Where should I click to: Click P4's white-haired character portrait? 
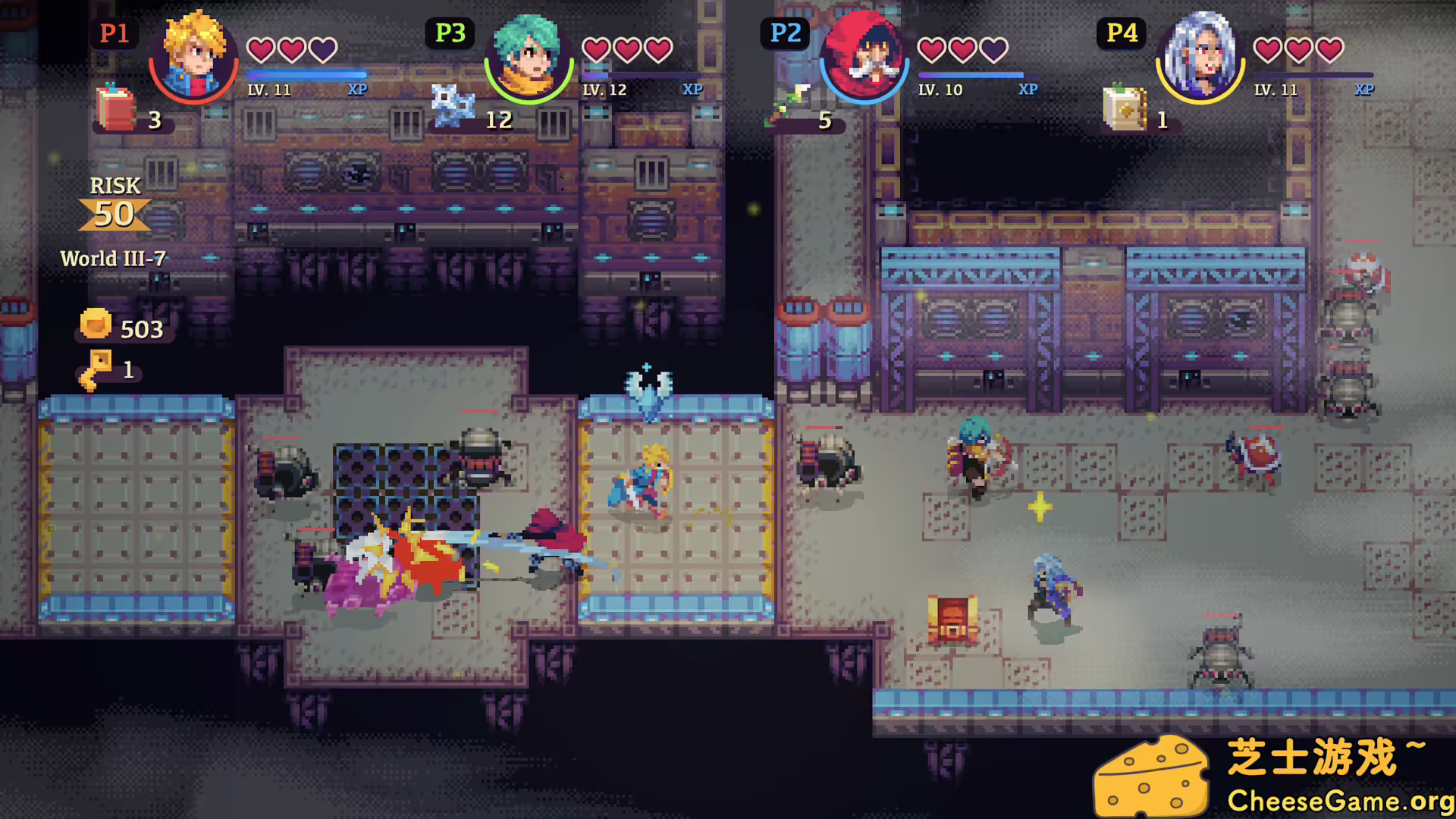click(x=1200, y=57)
